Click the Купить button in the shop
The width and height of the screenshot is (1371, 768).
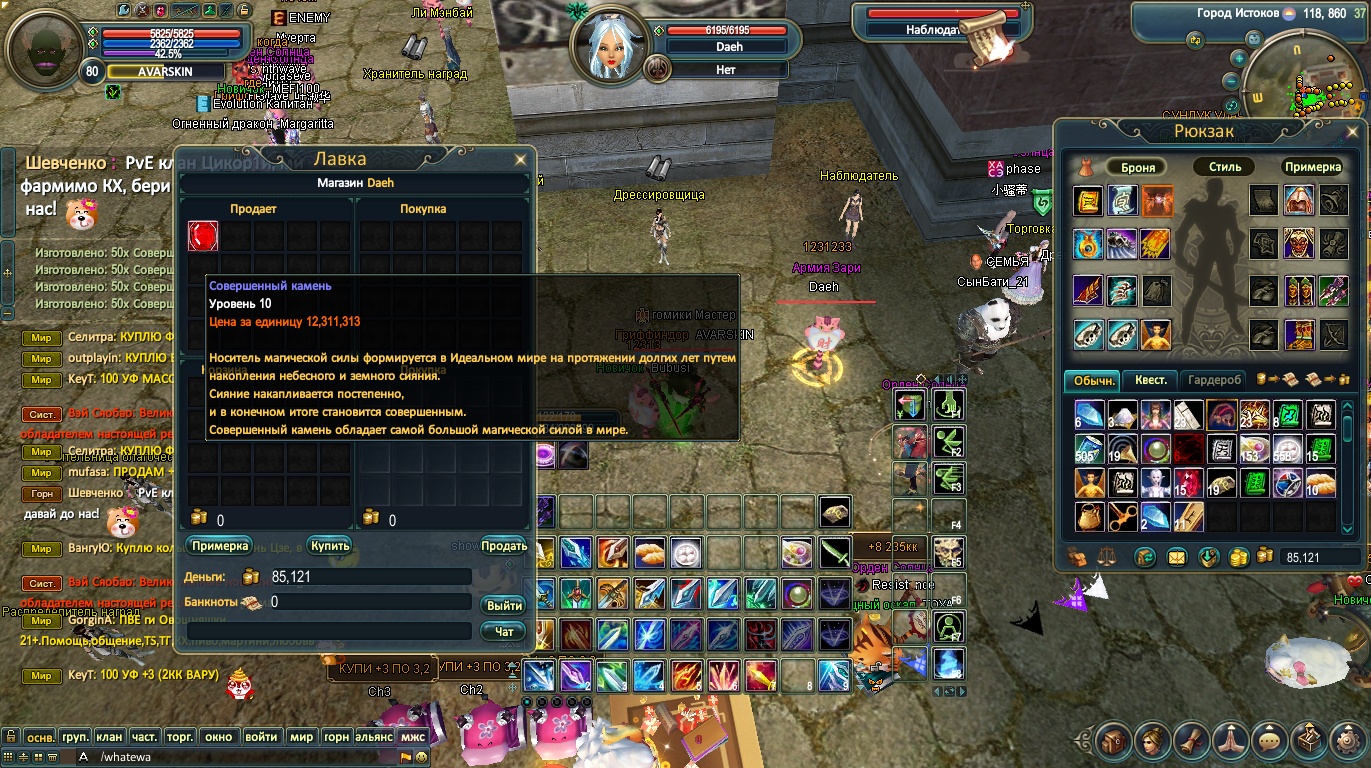(330, 546)
